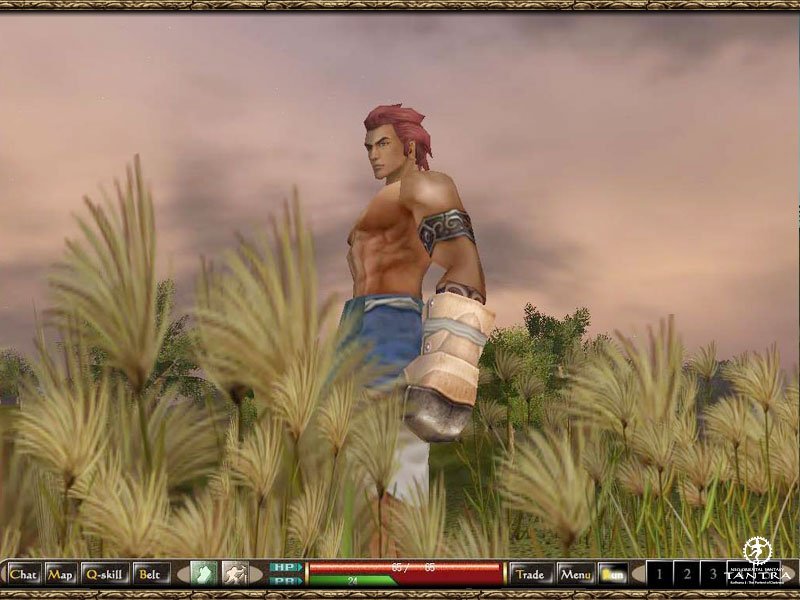
Task: Select quick slot 1
Action: pyautogui.click(x=660, y=574)
